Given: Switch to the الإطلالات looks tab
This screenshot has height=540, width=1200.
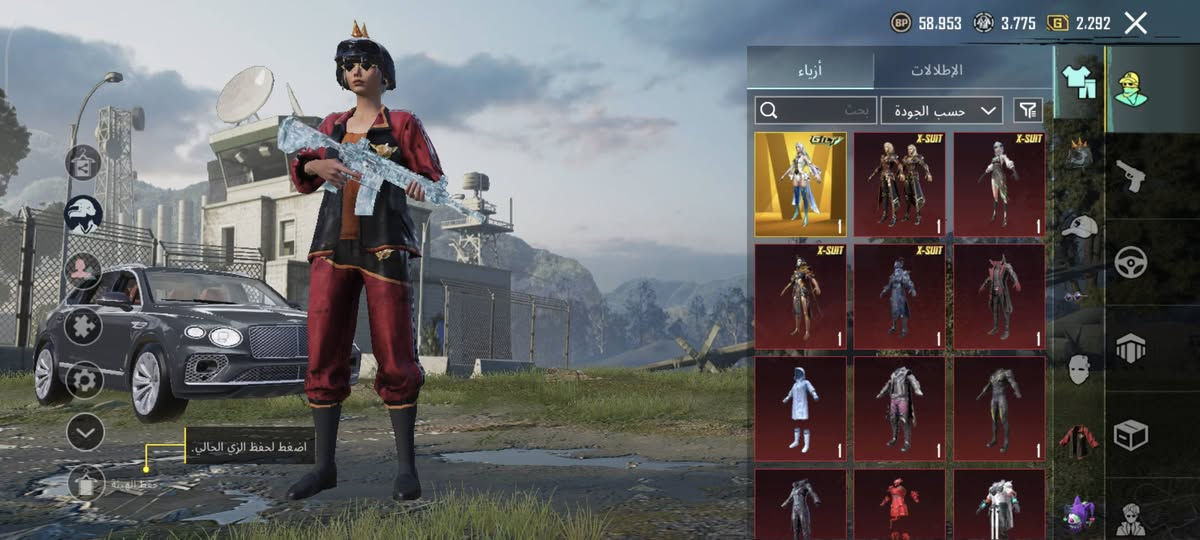Looking at the screenshot, I should [x=936, y=69].
